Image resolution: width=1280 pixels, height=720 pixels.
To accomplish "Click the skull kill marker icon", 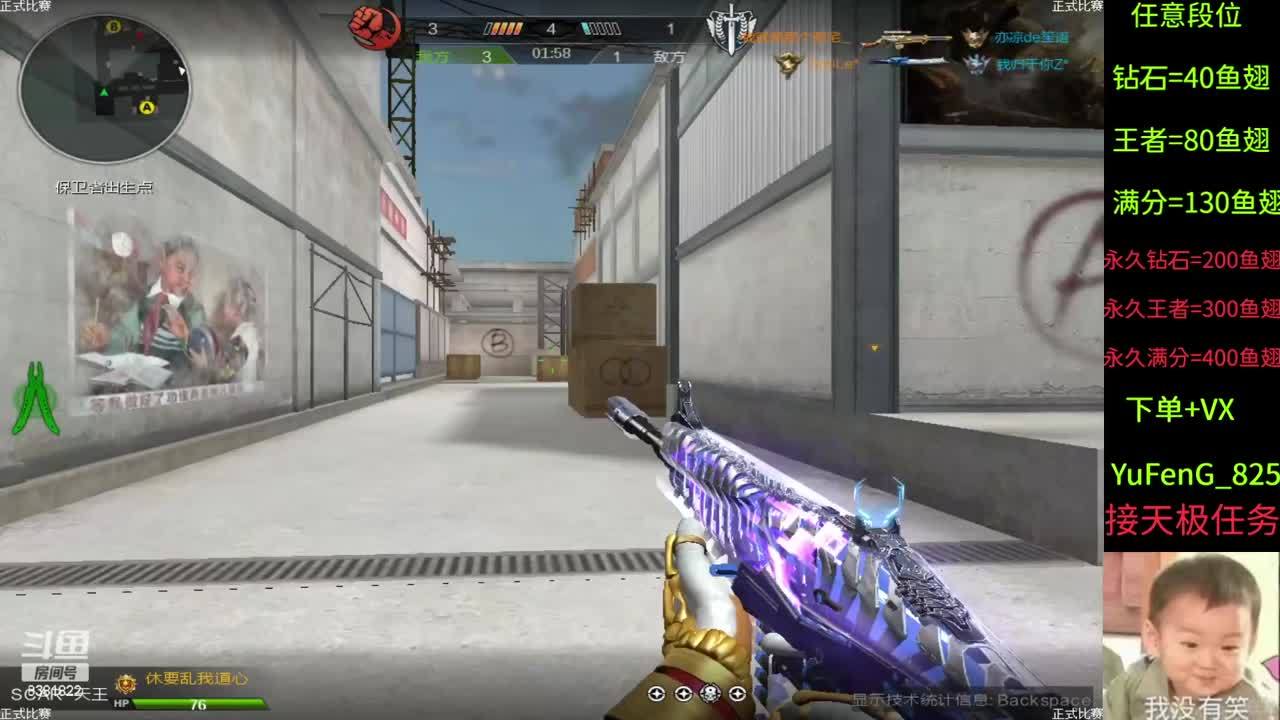I will (709, 693).
